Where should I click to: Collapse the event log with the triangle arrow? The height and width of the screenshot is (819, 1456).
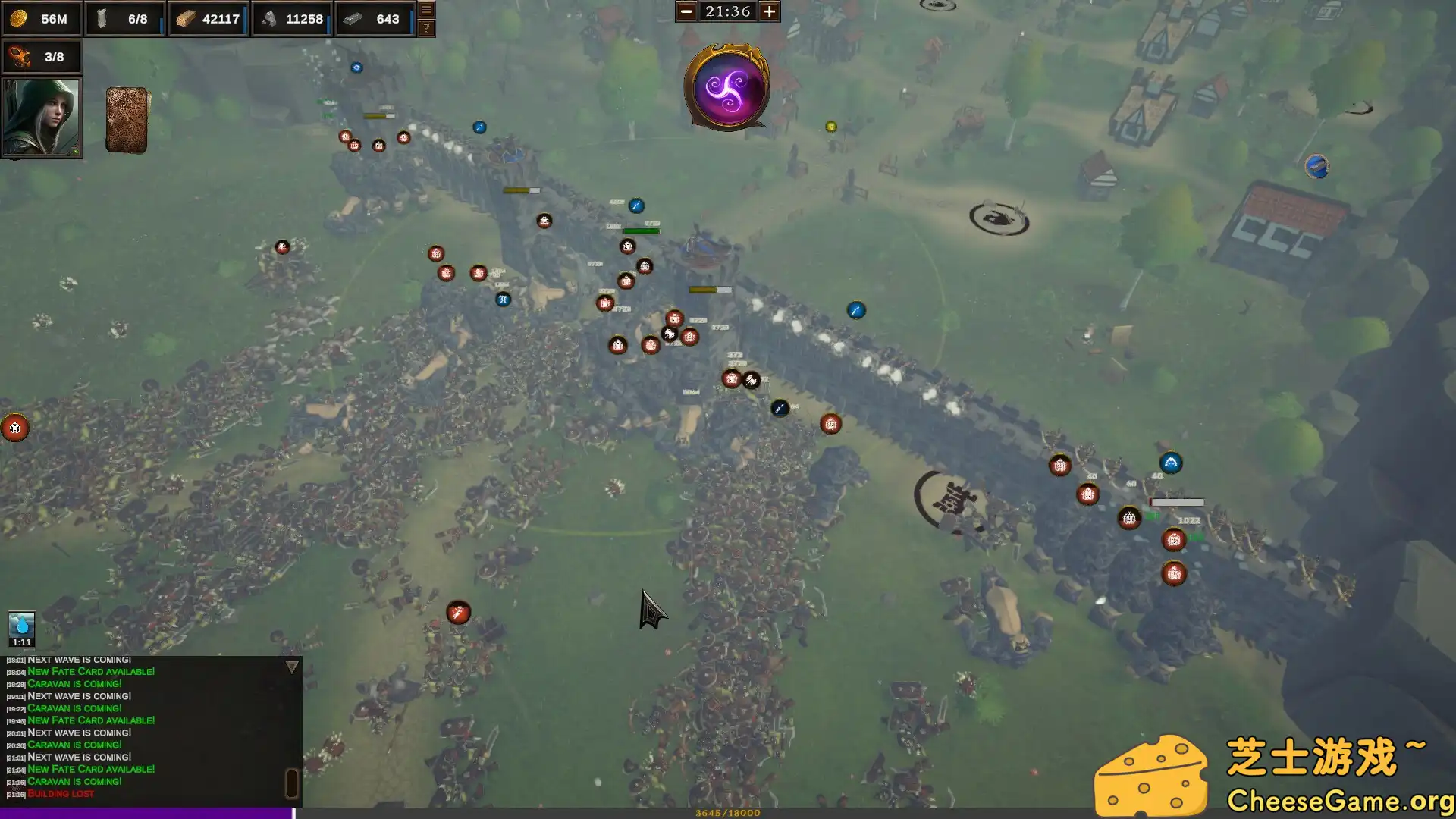point(290,666)
